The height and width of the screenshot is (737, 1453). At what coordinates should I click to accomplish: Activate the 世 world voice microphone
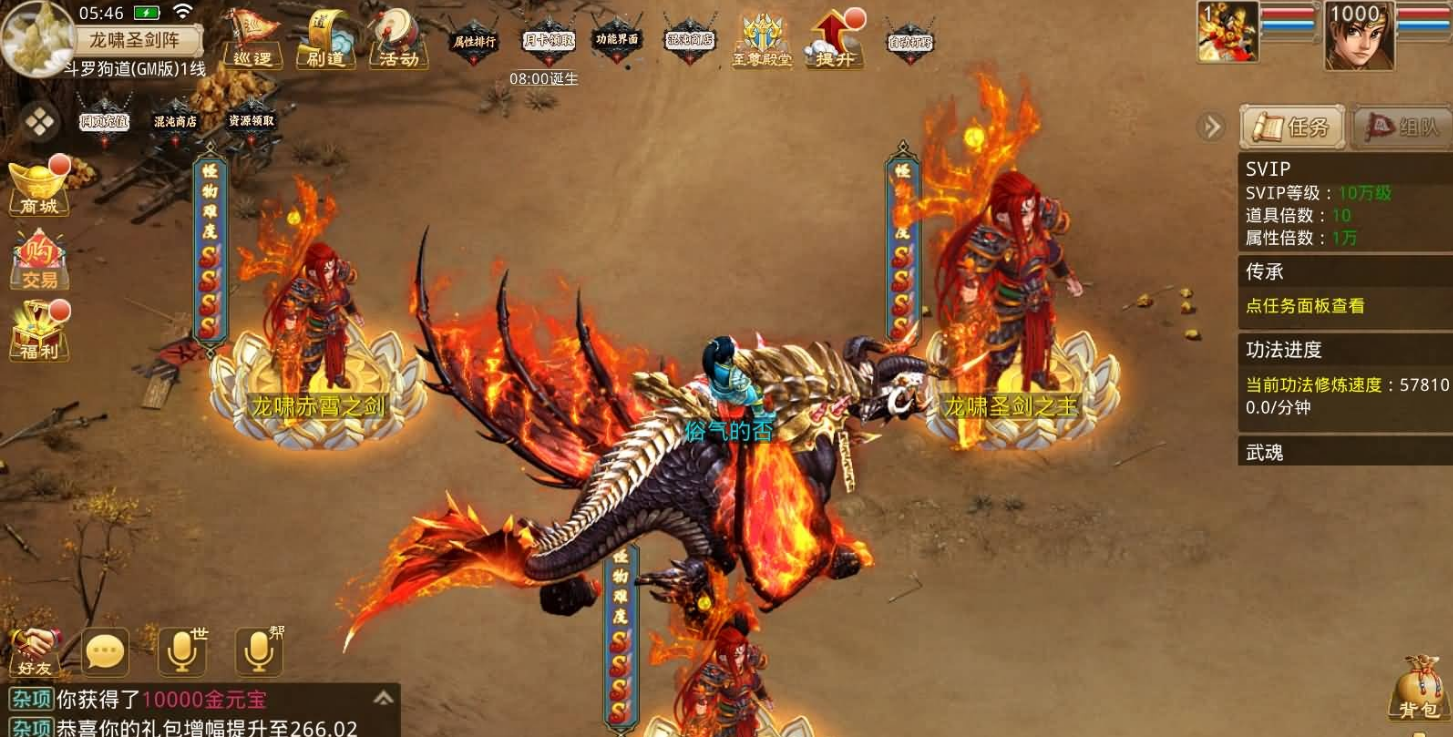click(182, 652)
